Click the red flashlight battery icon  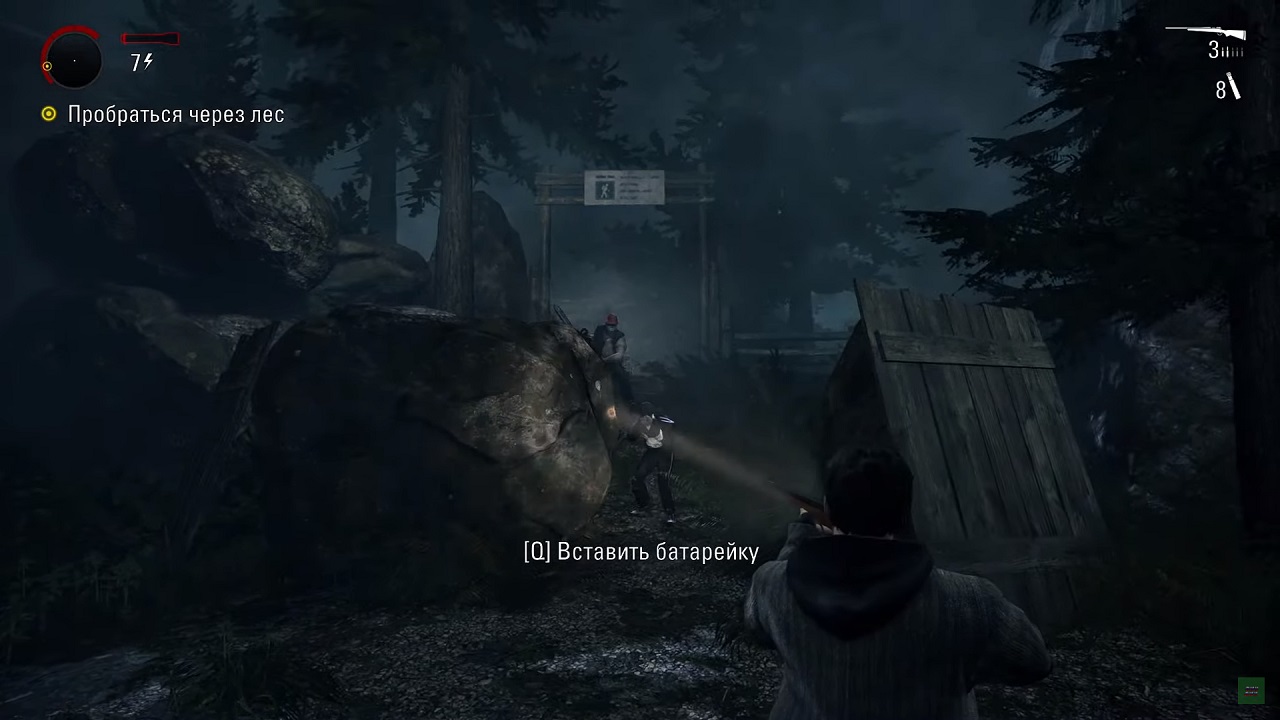coord(148,39)
